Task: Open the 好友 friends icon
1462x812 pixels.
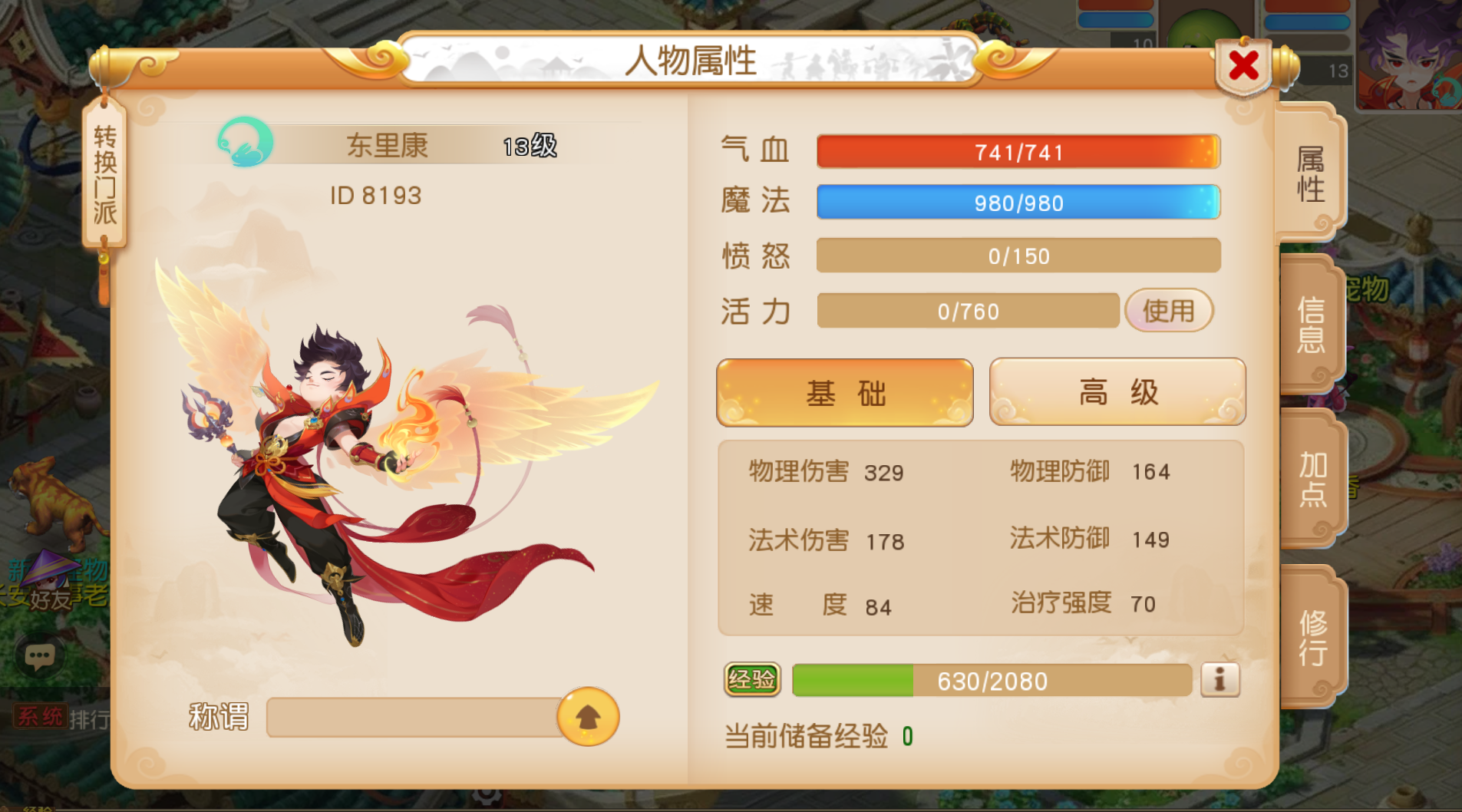Action: (51, 598)
